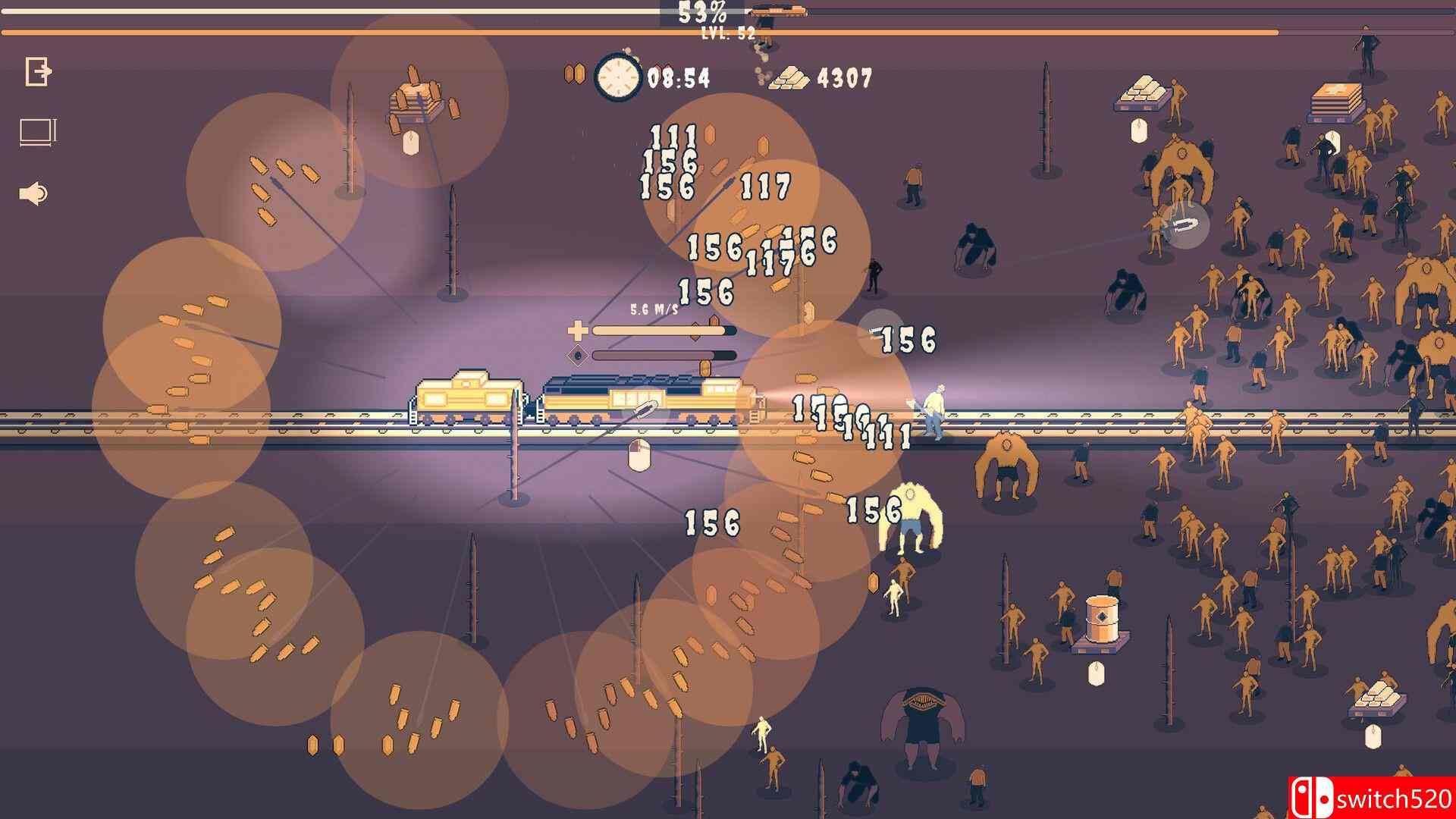
Task: Click the 08:54 mission timer text
Action: pos(679,77)
